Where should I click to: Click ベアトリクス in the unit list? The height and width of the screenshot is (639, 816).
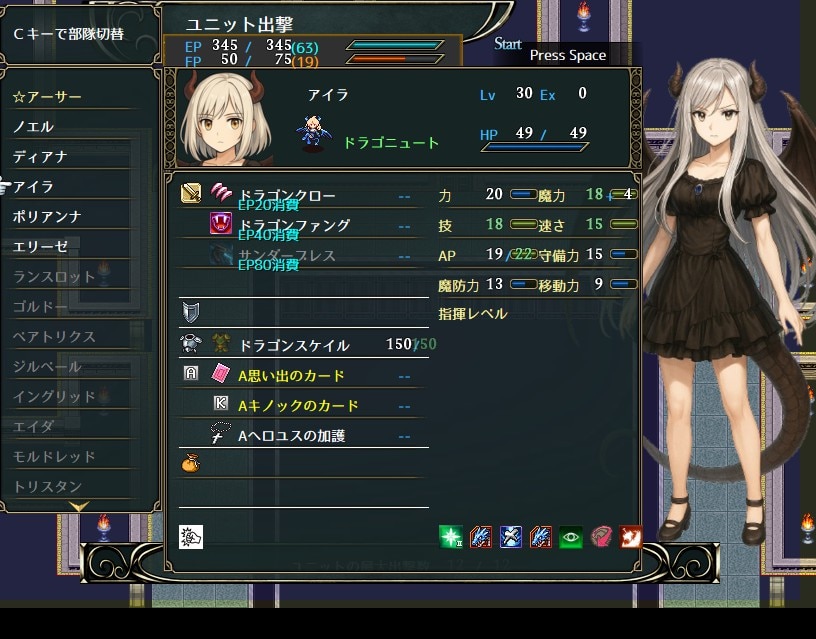[54, 337]
